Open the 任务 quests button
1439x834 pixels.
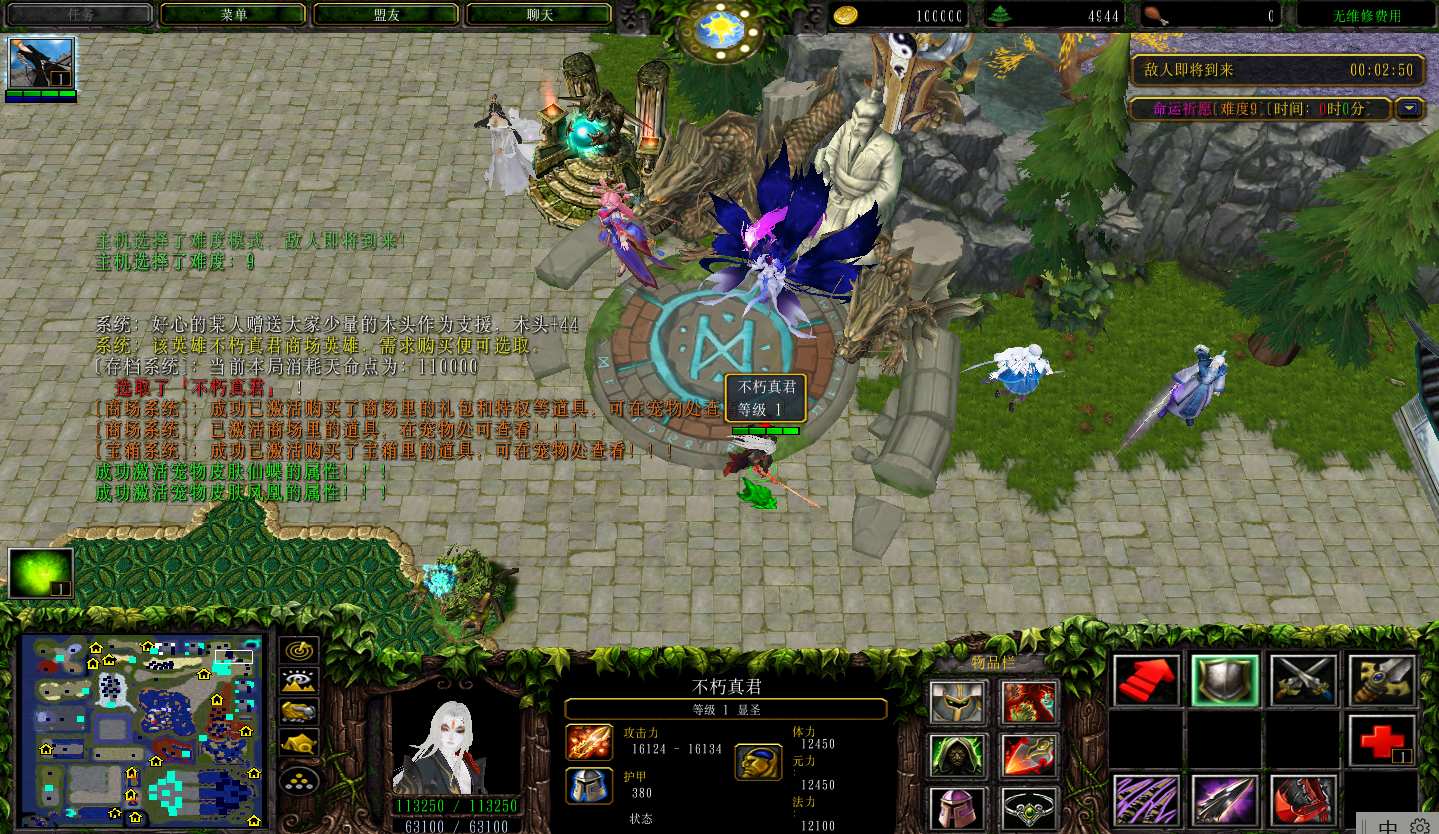pyautogui.click(x=80, y=15)
